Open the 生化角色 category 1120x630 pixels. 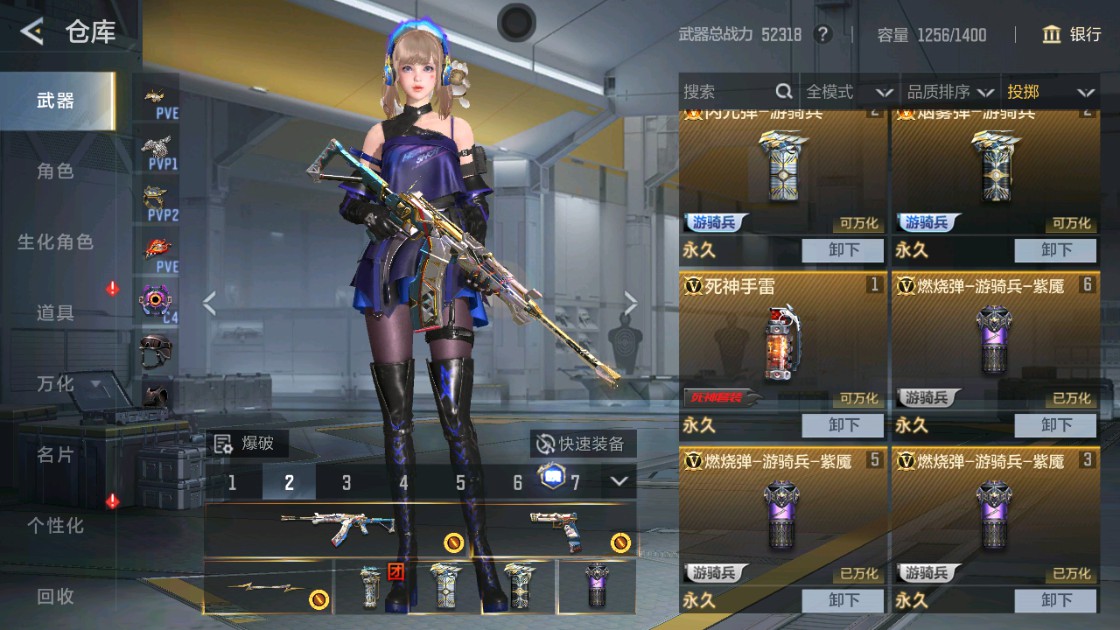[56, 242]
